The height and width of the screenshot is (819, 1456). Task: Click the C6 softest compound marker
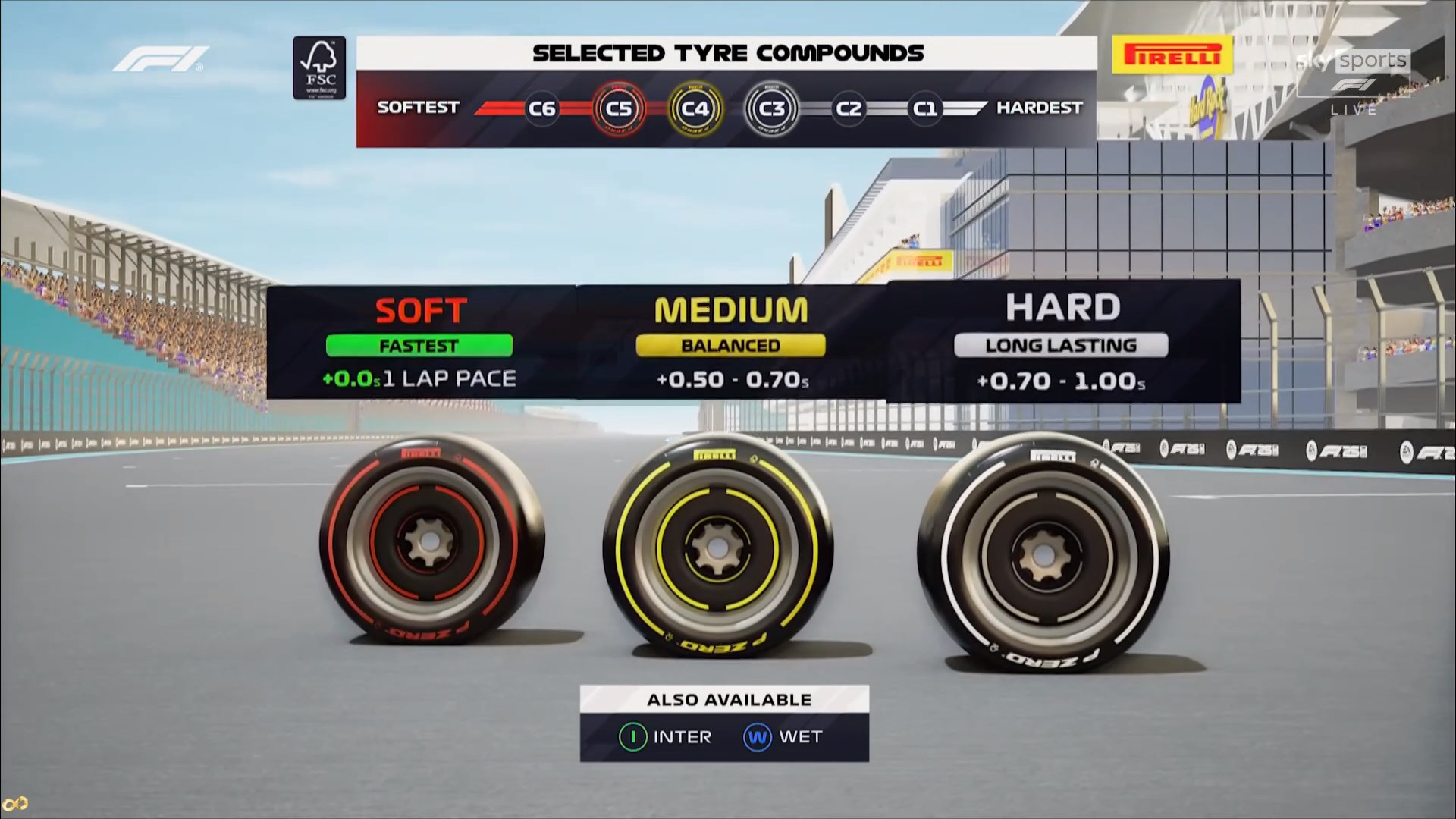pos(541,108)
